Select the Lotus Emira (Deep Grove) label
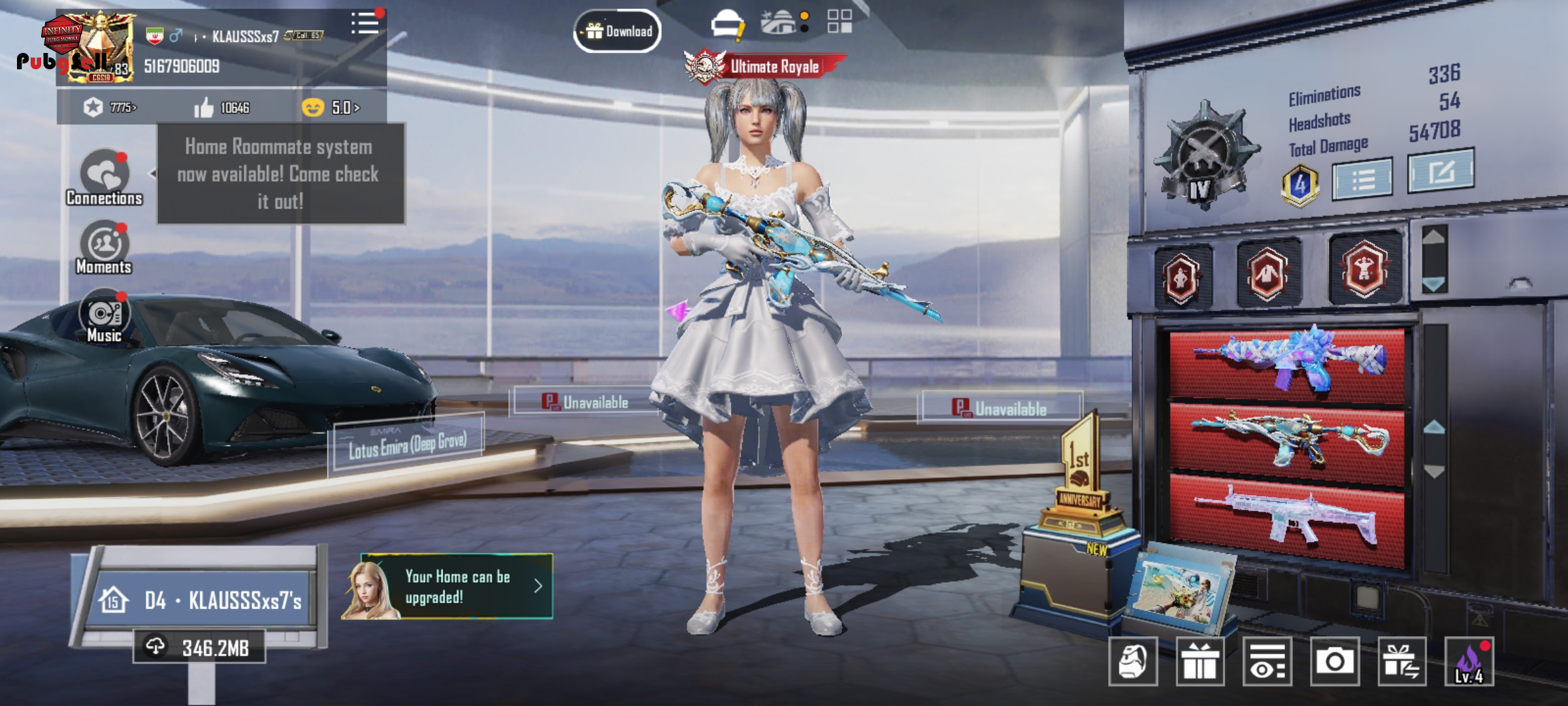Viewport: 1568px width, 706px height. point(408,445)
